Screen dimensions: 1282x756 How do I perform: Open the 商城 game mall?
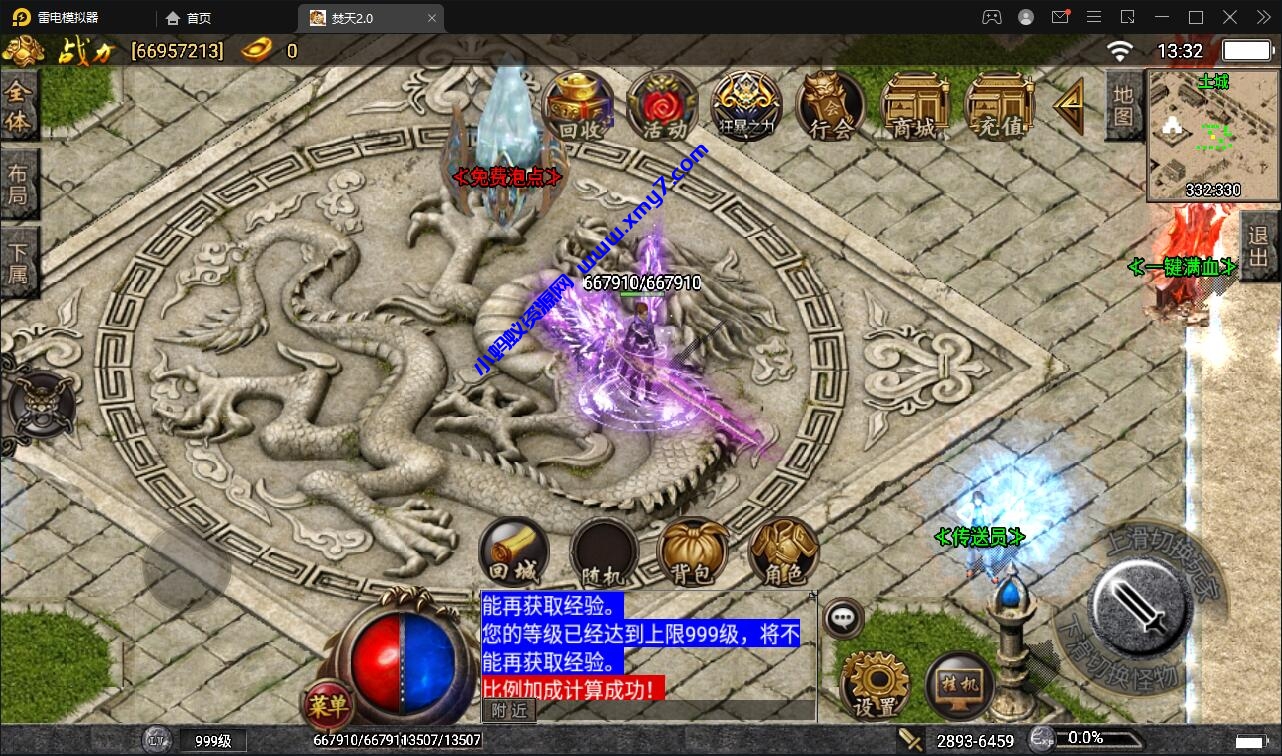[914, 105]
